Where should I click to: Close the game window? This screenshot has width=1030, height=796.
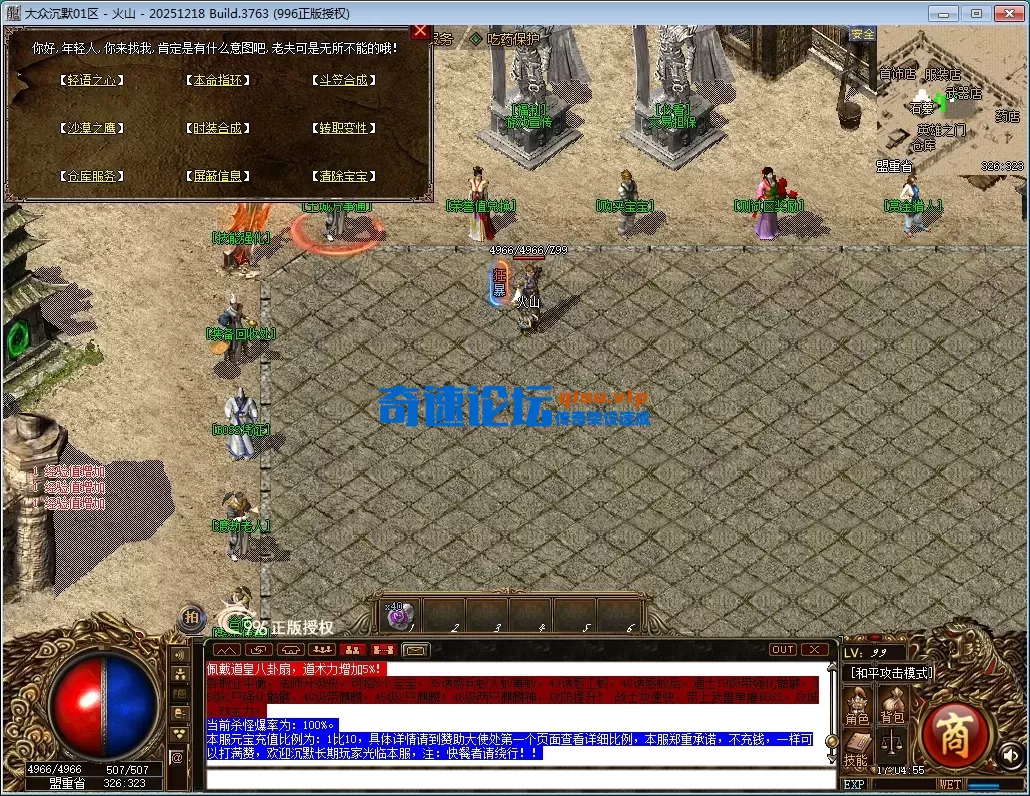coord(1005,12)
